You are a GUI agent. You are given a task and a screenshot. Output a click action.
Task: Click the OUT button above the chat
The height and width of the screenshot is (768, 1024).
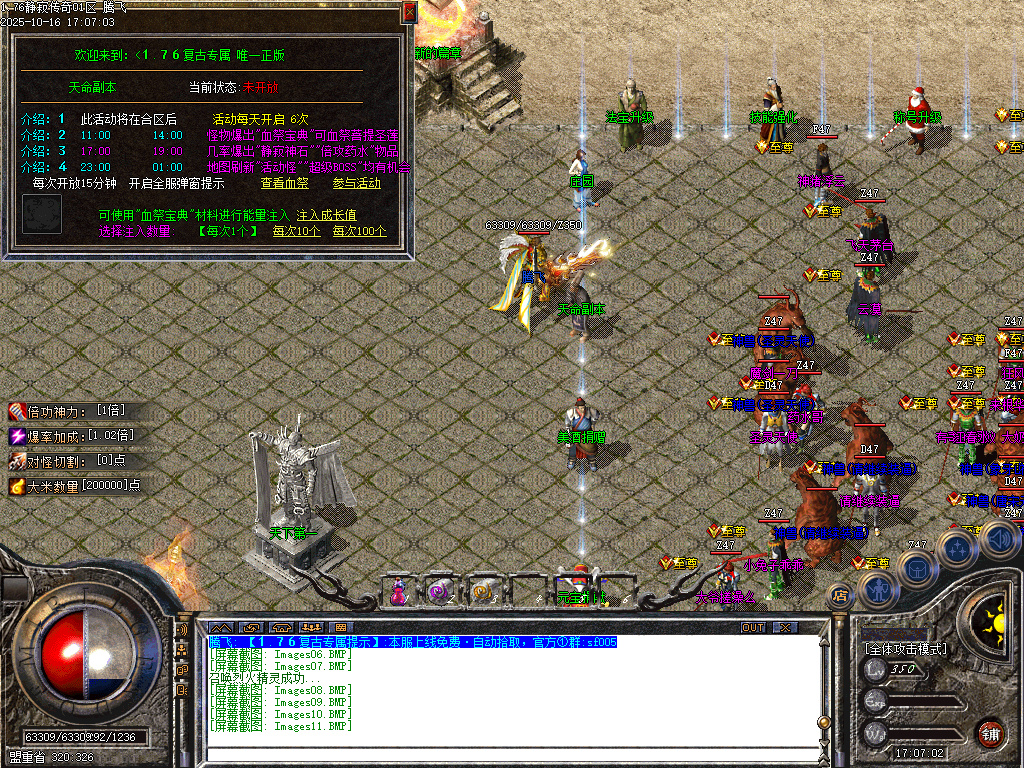[753, 628]
